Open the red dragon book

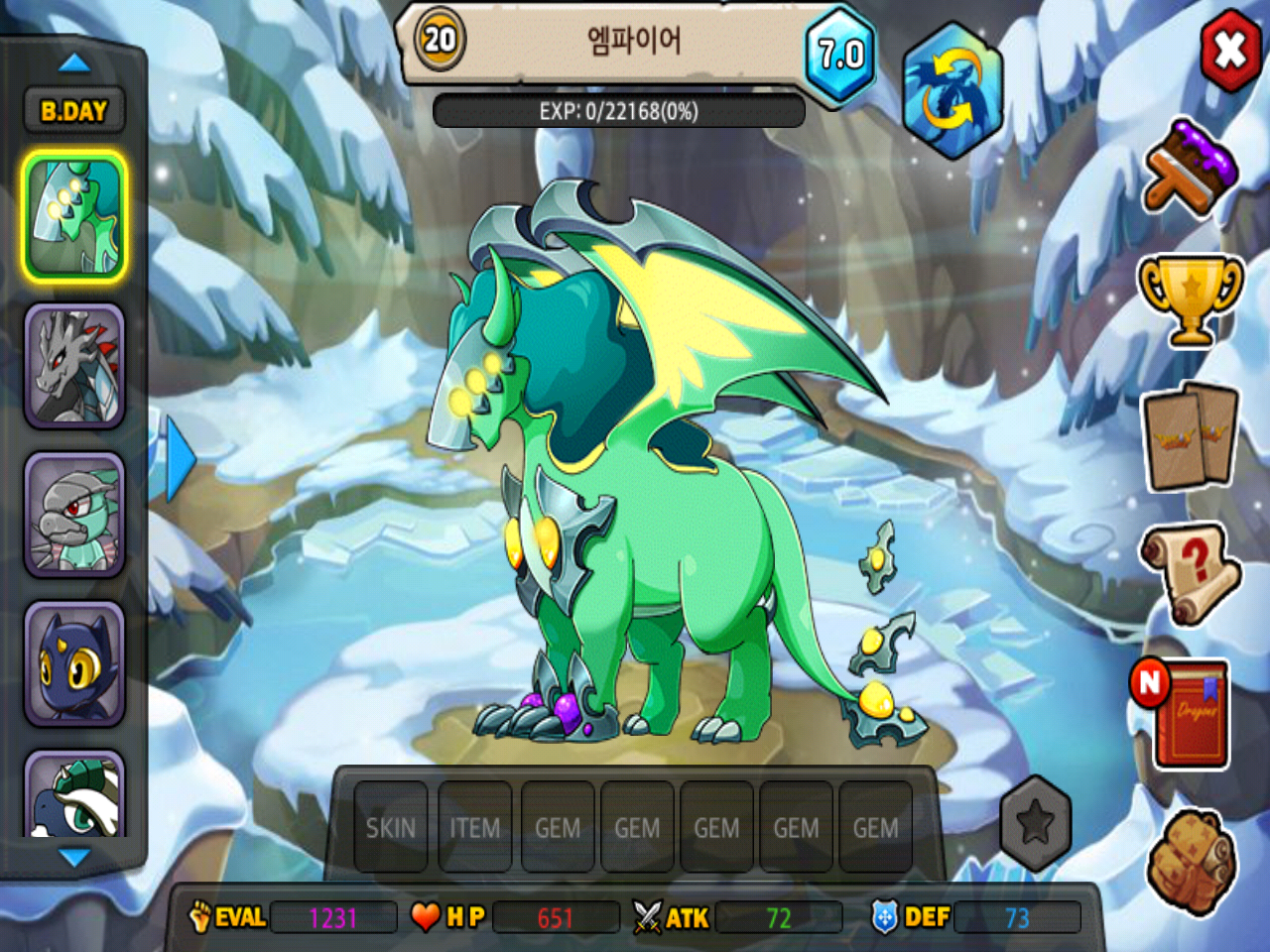[1190, 712]
